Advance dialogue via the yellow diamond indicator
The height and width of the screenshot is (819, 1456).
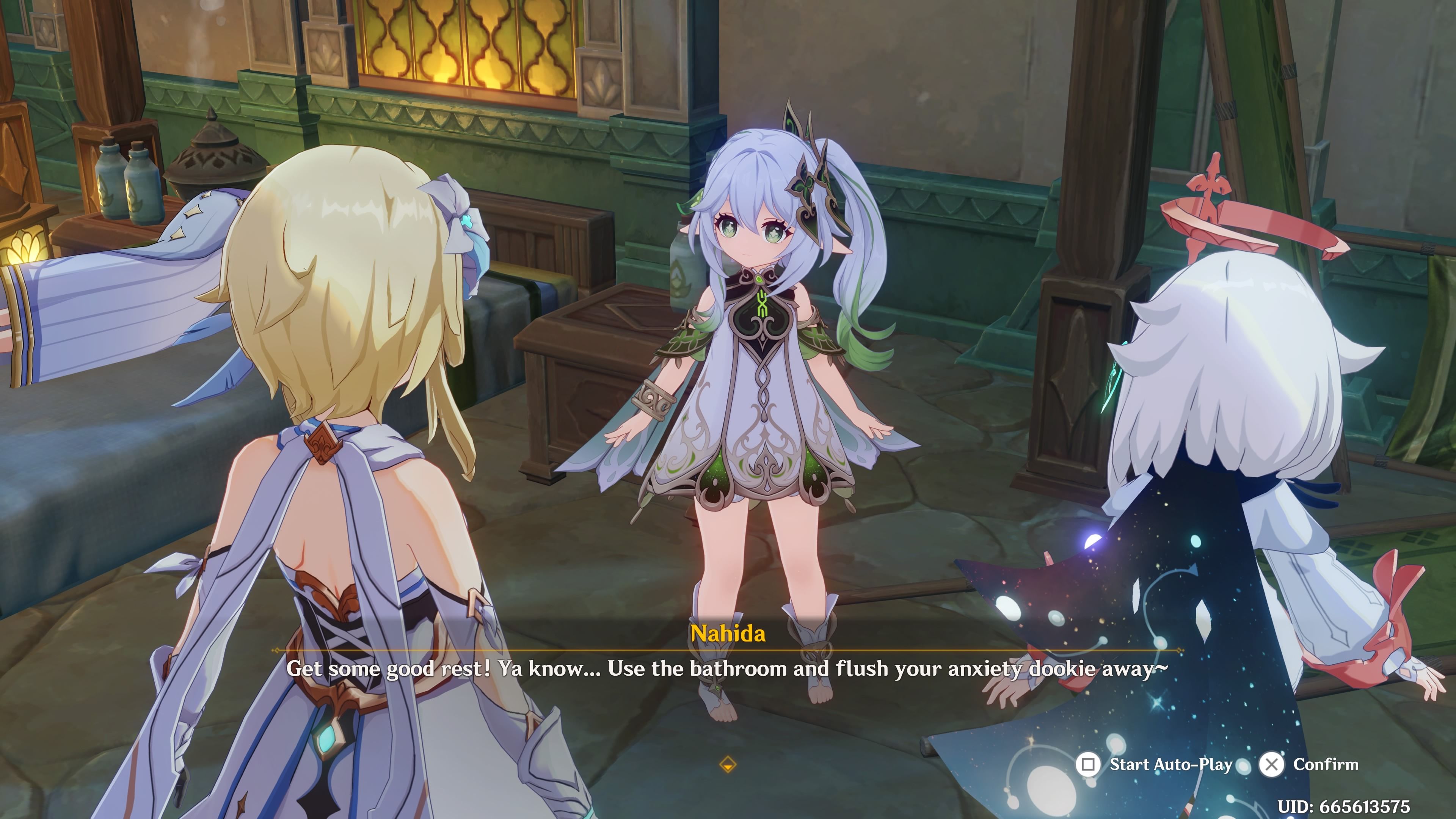[728, 765]
